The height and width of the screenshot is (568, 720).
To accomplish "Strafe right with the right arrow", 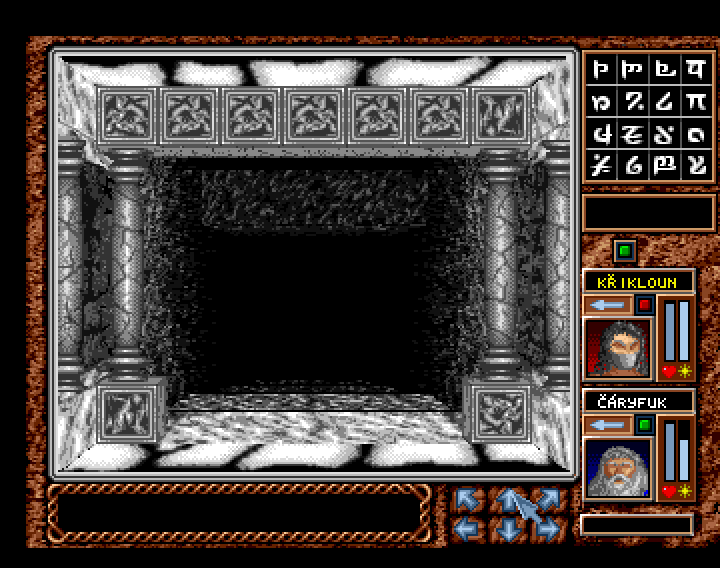I will (x=548, y=529).
